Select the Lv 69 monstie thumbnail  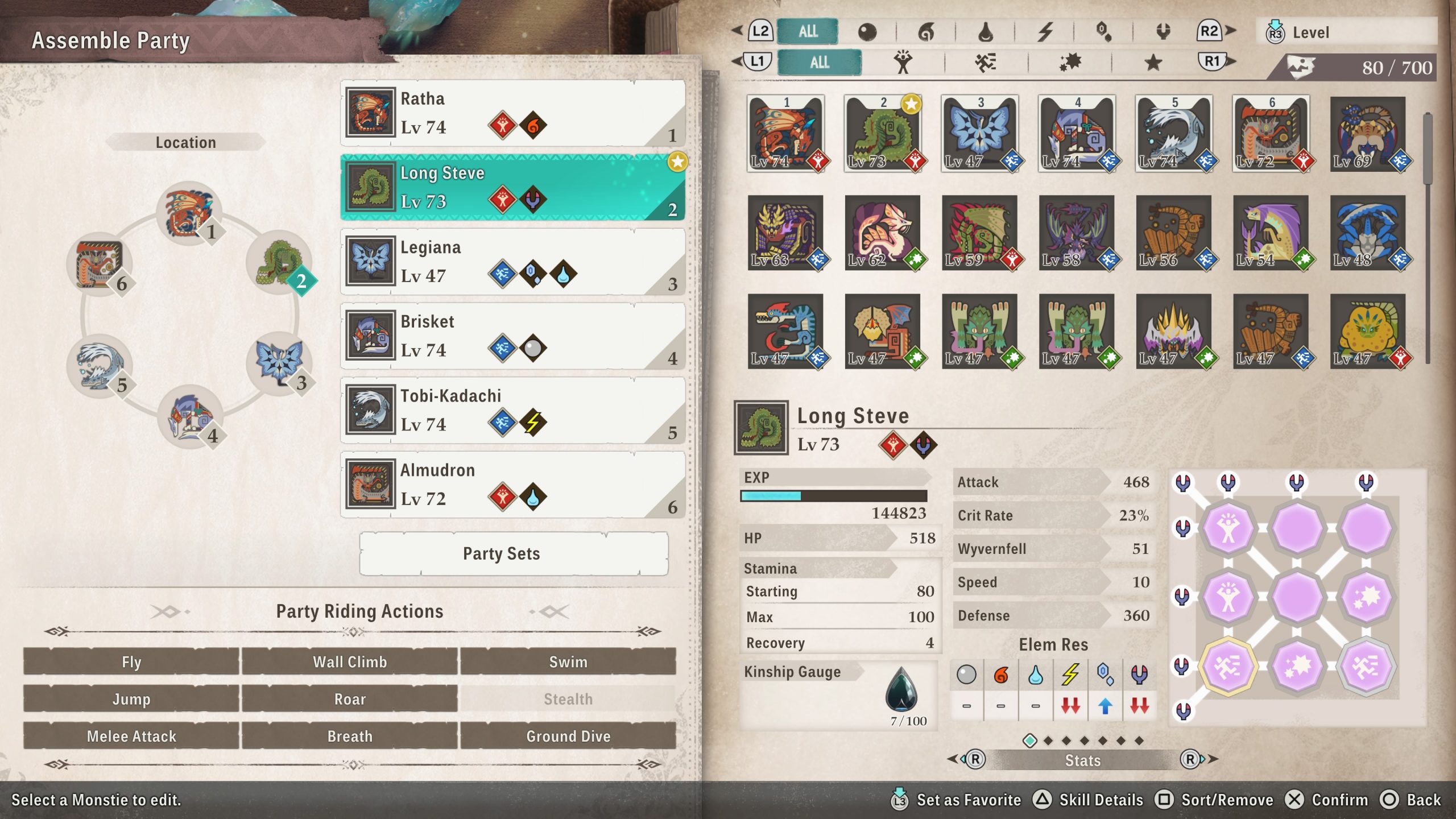coord(1368,134)
